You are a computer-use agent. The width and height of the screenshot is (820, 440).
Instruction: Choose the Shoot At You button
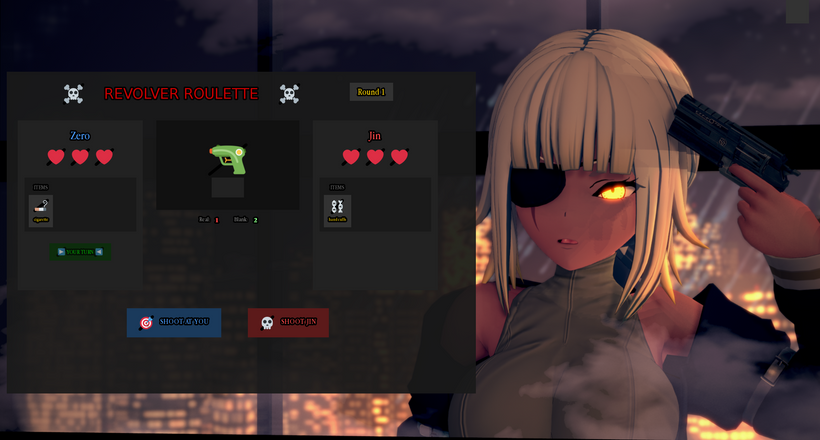click(174, 322)
